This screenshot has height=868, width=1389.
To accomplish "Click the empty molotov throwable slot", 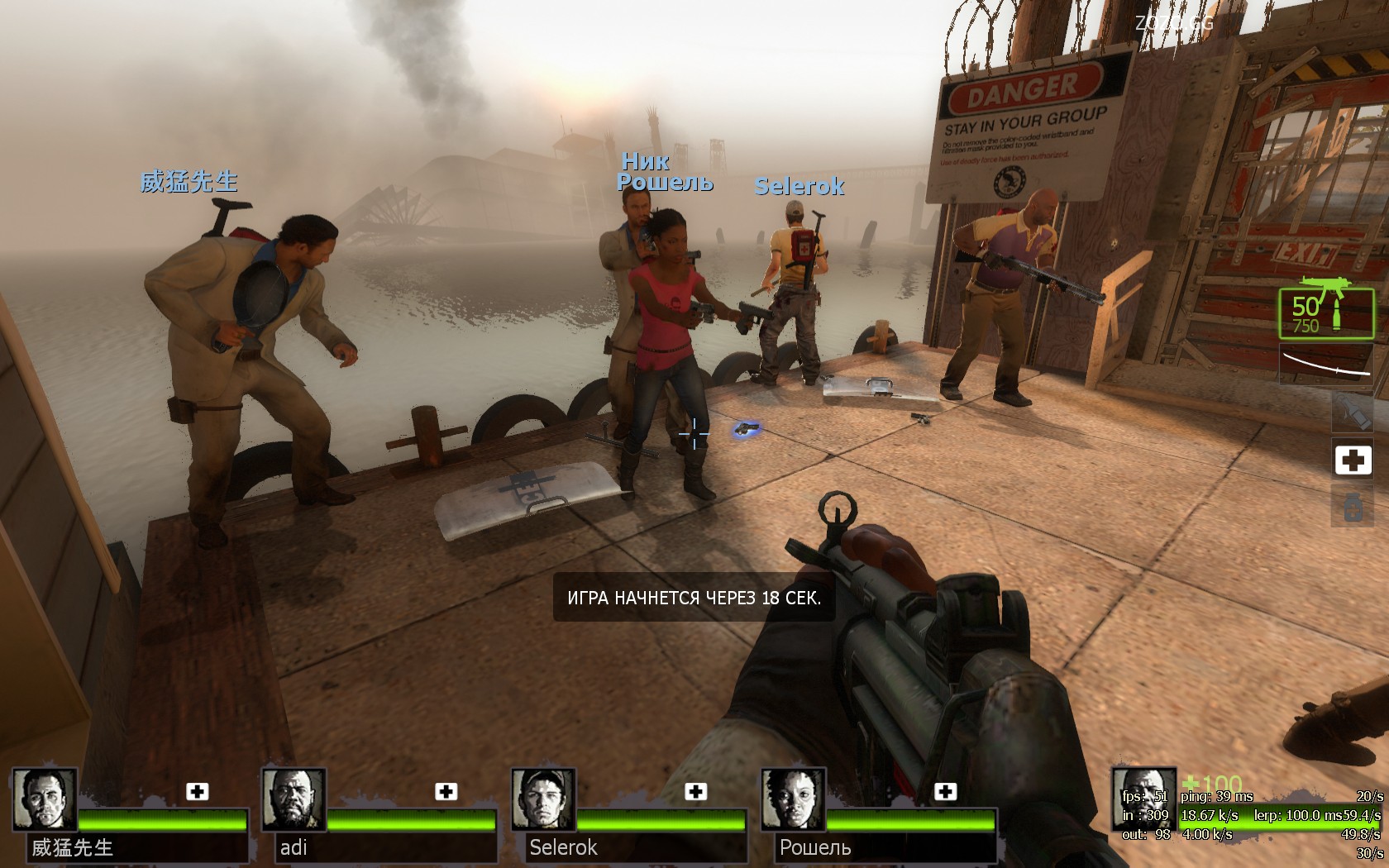I will pos(1353,412).
